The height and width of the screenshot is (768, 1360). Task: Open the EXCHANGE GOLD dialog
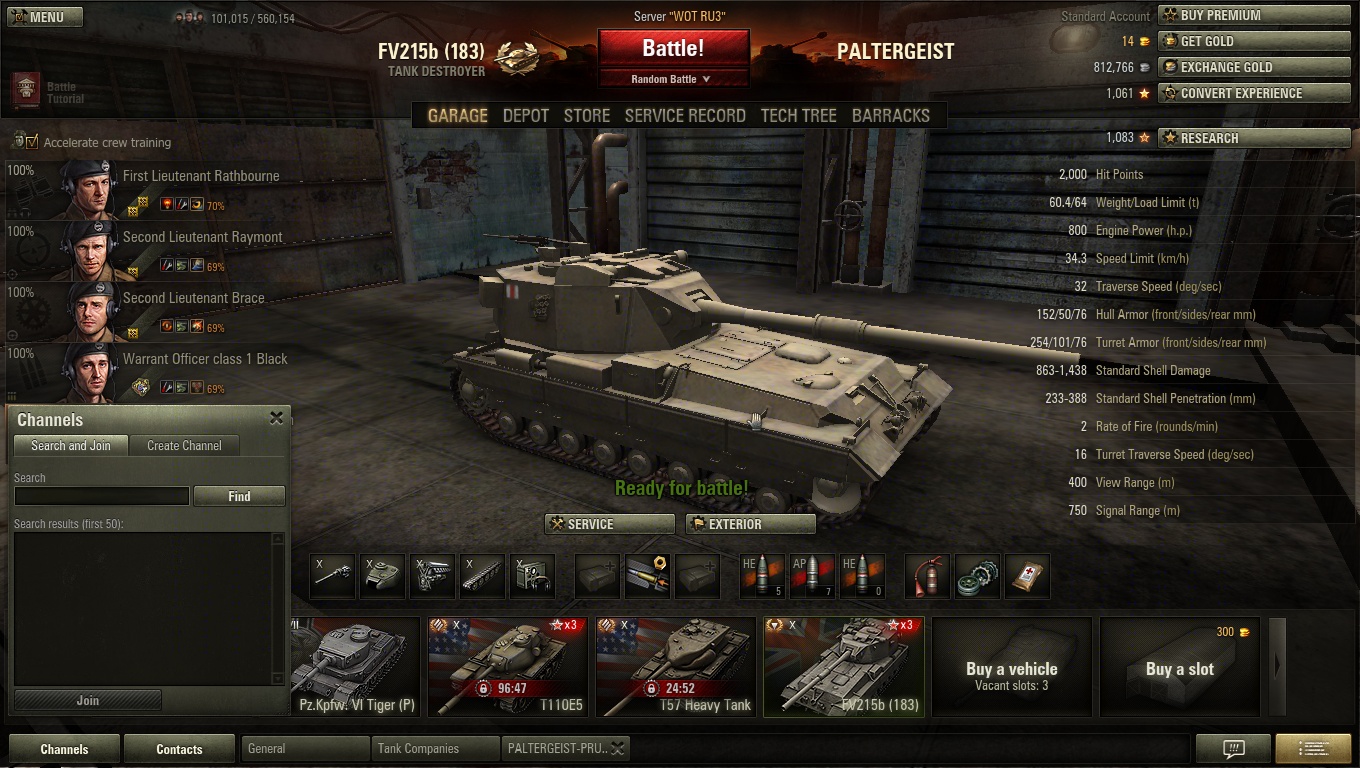coord(1253,67)
